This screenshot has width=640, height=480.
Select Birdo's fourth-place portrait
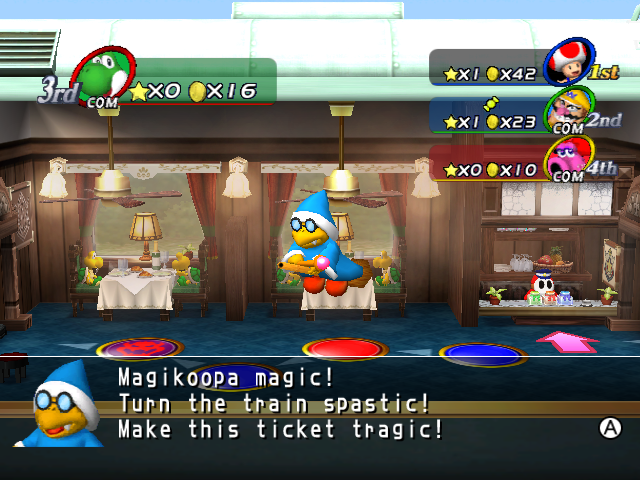[x=568, y=159]
